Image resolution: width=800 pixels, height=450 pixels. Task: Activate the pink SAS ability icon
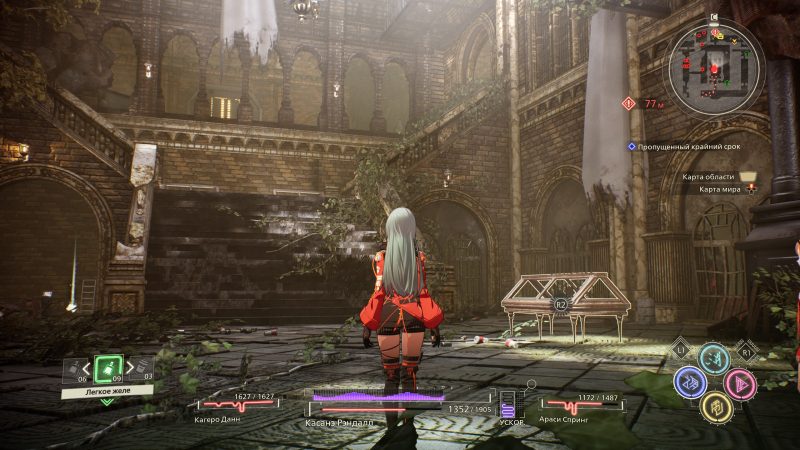click(x=740, y=382)
